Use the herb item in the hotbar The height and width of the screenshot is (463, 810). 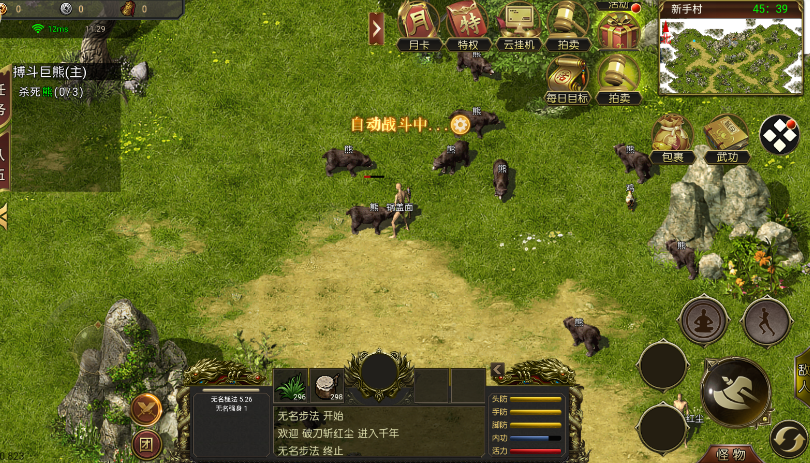tap(292, 385)
